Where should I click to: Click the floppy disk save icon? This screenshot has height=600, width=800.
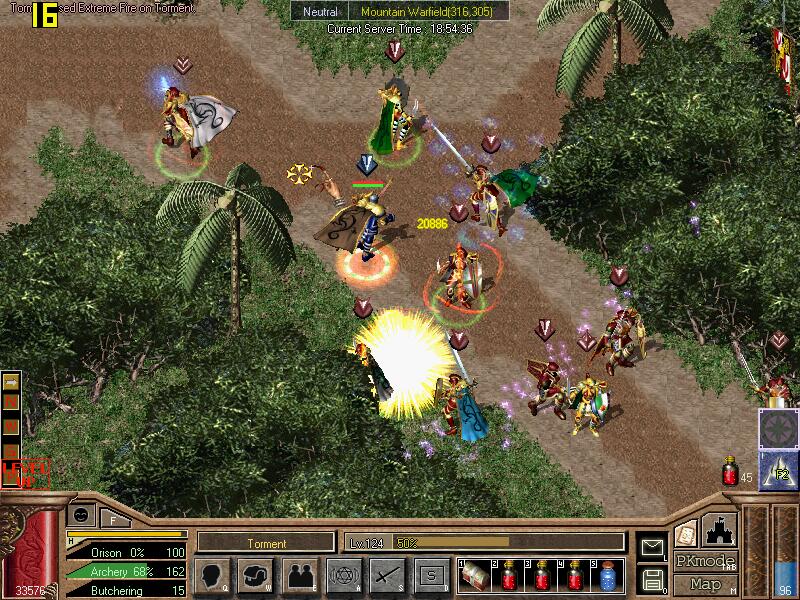tap(651, 577)
